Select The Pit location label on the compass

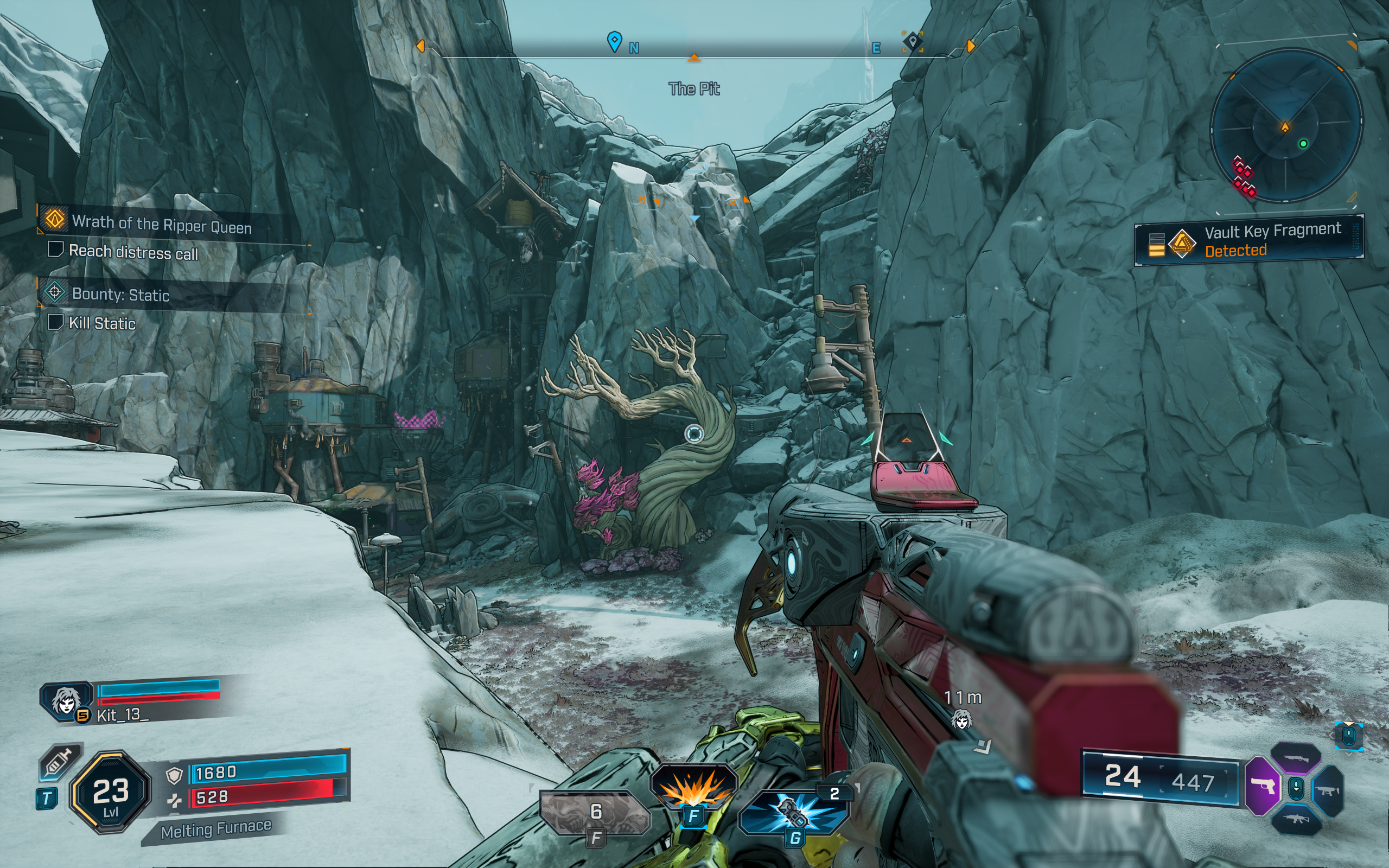(x=695, y=88)
